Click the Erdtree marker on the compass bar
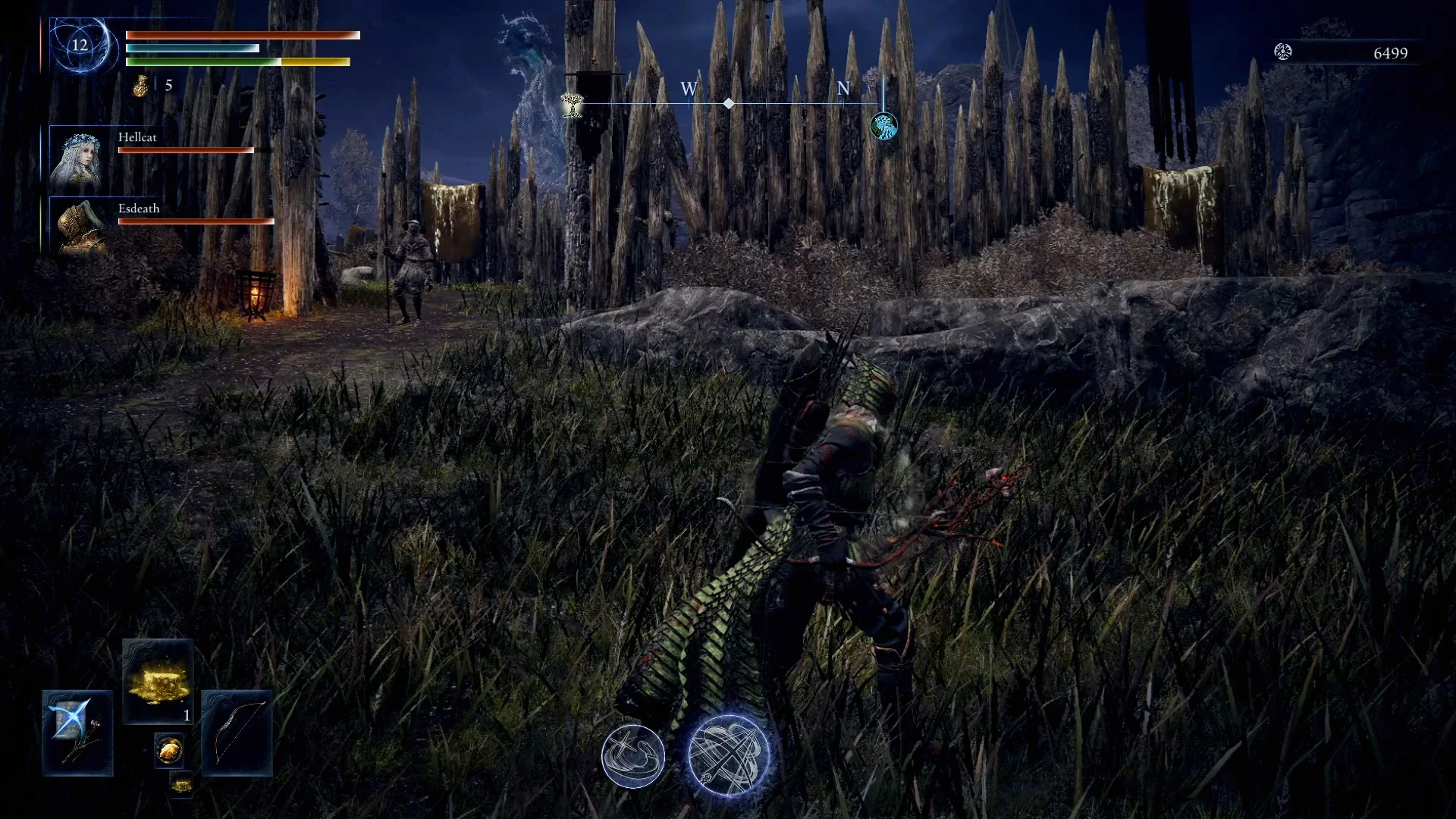The width and height of the screenshot is (1456, 819). [570, 106]
